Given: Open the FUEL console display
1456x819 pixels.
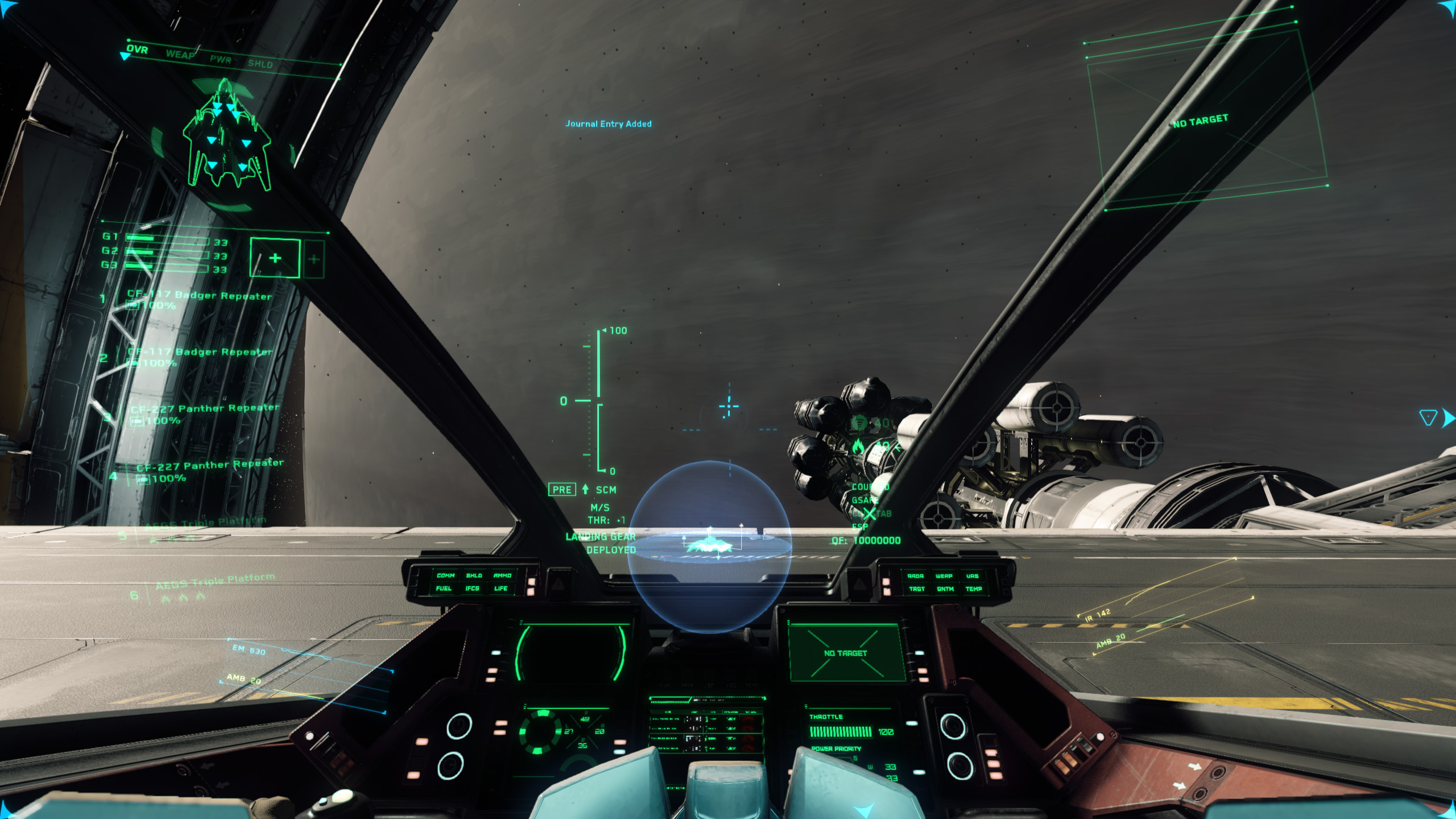Looking at the screenshot, I should [444, 588].
